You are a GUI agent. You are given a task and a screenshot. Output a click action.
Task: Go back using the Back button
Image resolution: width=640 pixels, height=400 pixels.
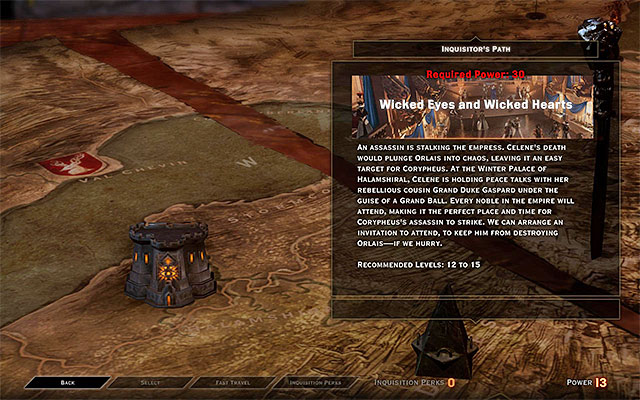click(x=67, y=382)
